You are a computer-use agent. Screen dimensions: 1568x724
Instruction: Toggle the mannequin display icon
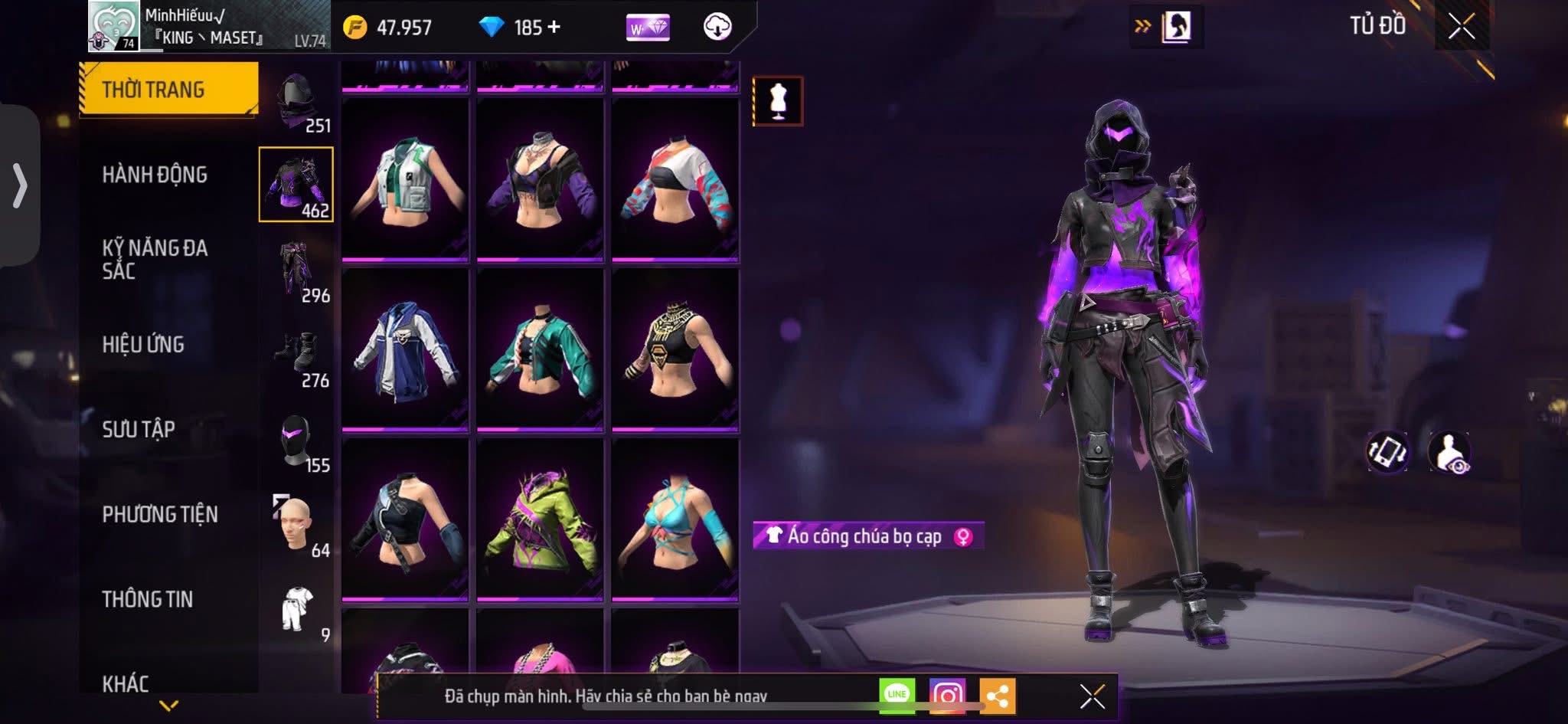(x=778, y=102)
